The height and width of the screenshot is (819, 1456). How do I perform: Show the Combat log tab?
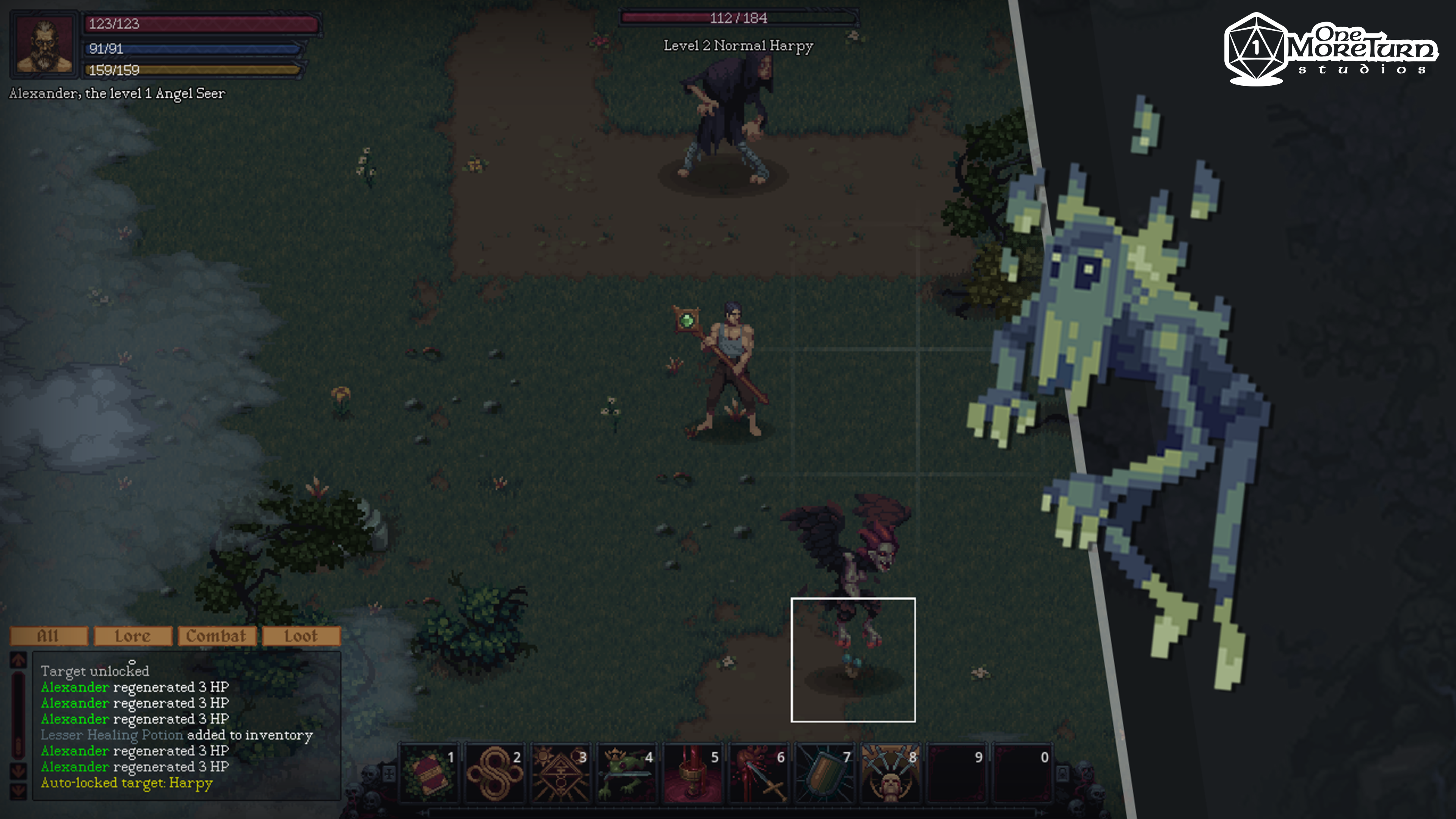(x=217, y=636)
